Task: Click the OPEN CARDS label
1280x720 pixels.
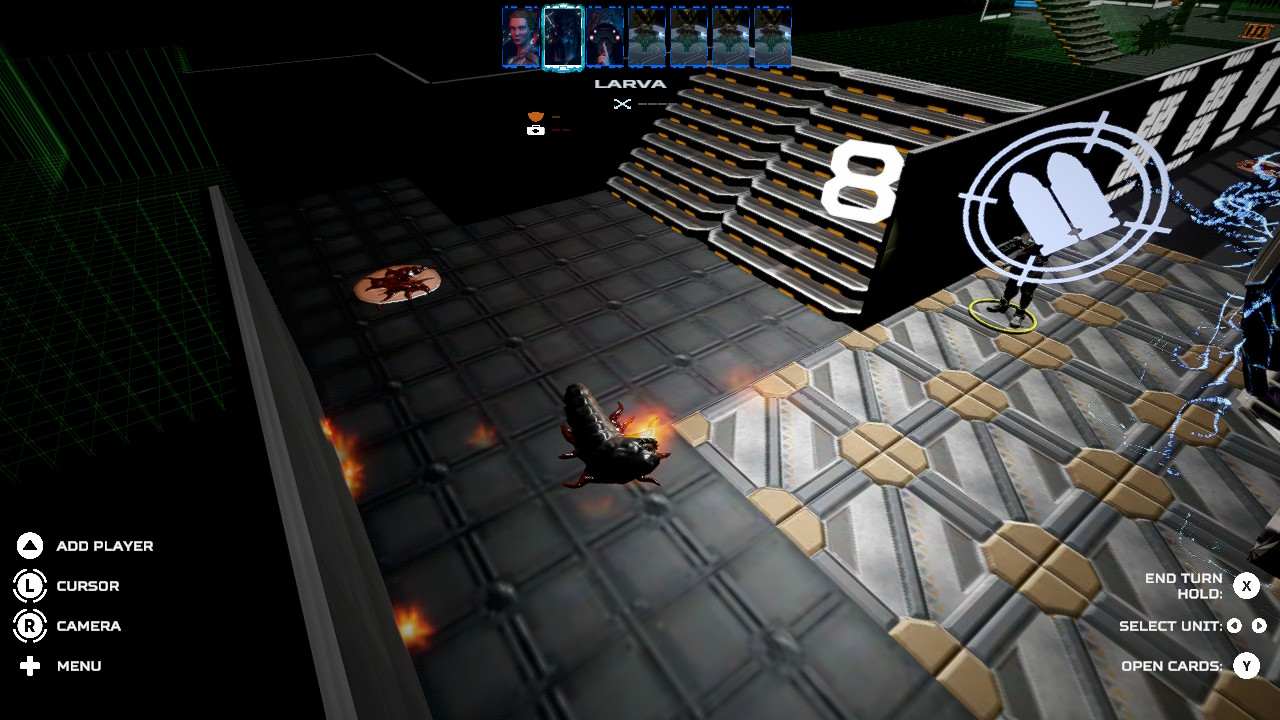Action: (1171, 665)
